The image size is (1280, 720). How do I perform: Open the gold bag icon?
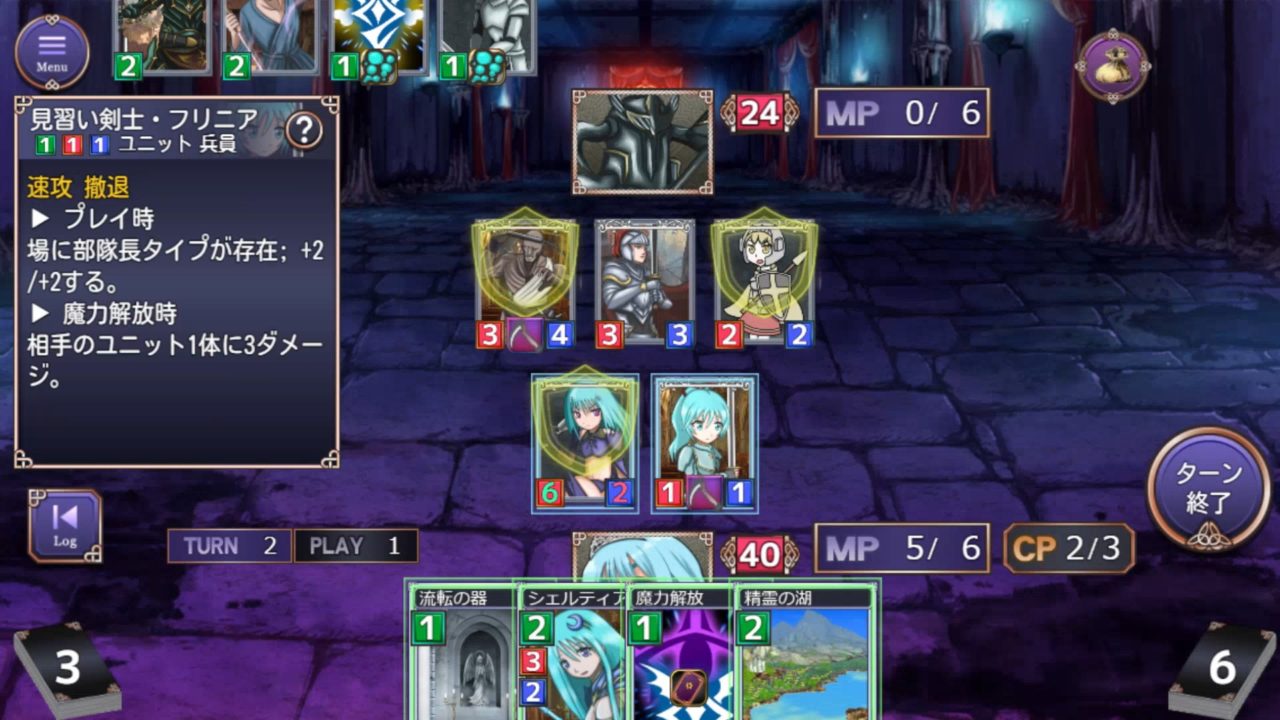[1113, 65]
